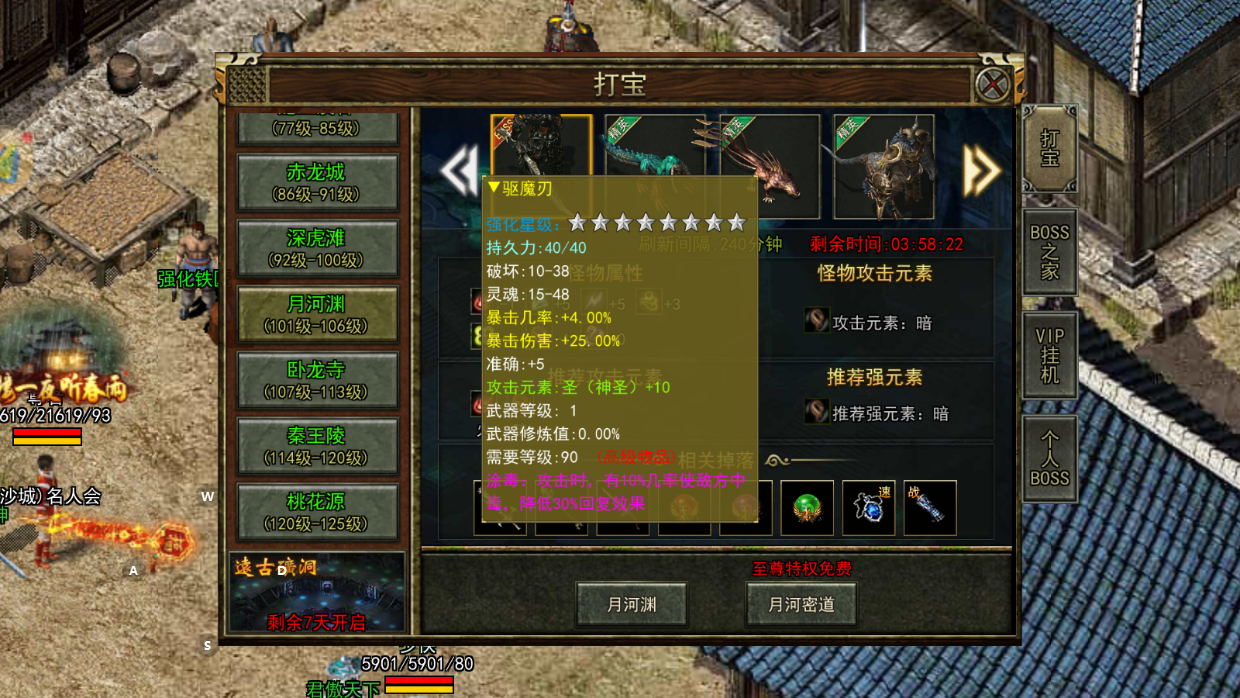Enter the 月河渊 map button
Image resolution: width=1240 pixels, height=698 pixels.
pos(631,605)
